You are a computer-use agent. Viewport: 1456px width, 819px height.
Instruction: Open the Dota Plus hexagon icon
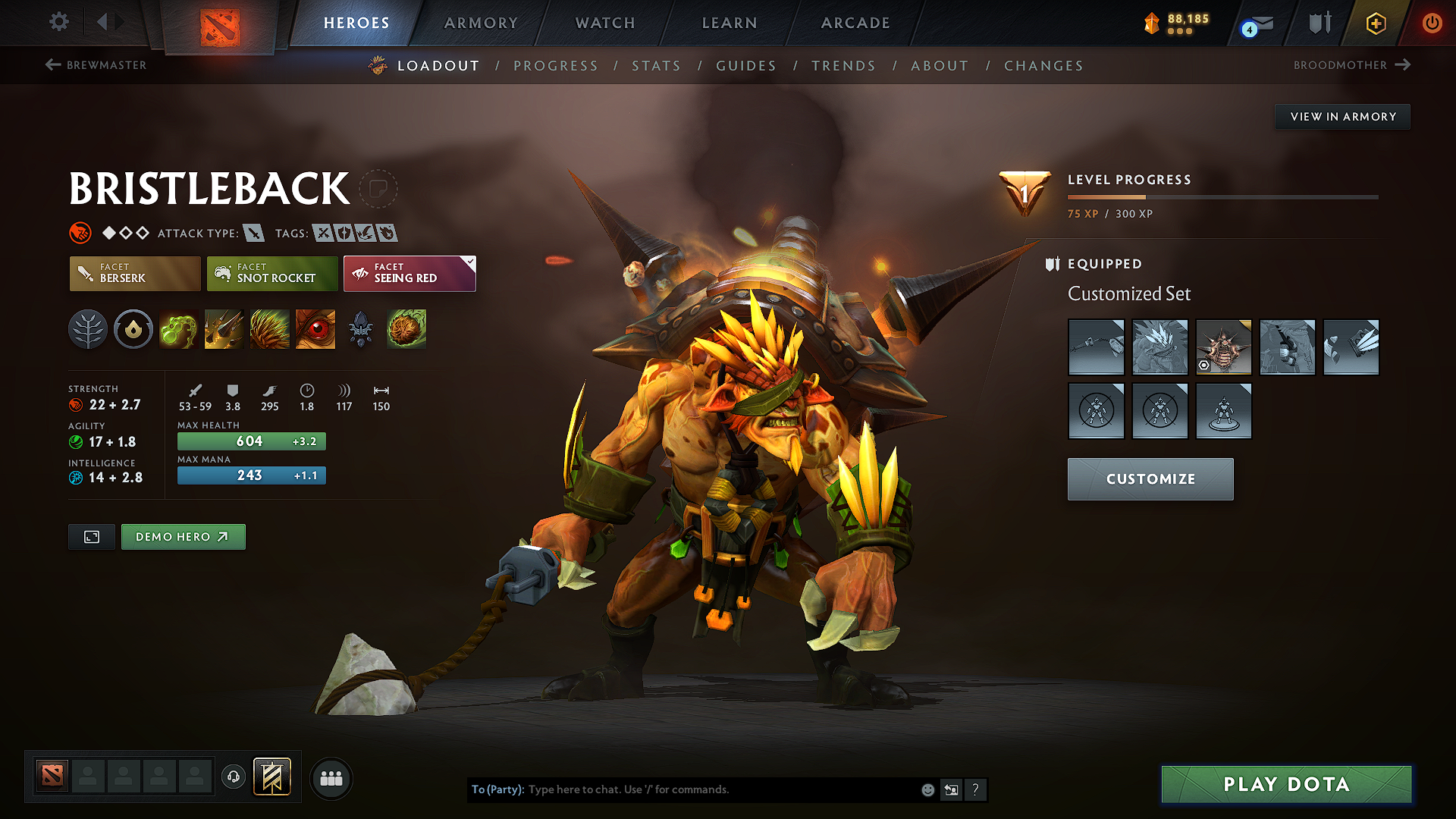(x=1375, y=23)
